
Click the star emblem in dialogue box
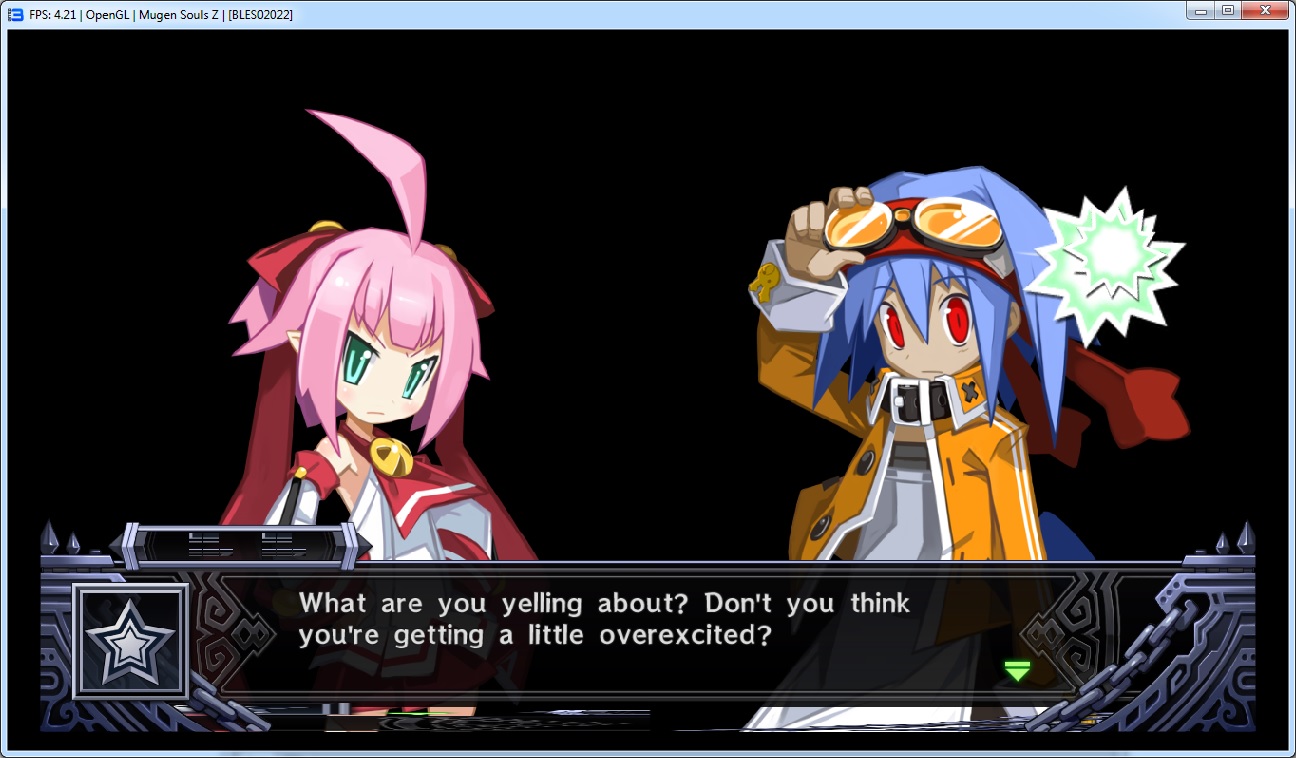131,641
